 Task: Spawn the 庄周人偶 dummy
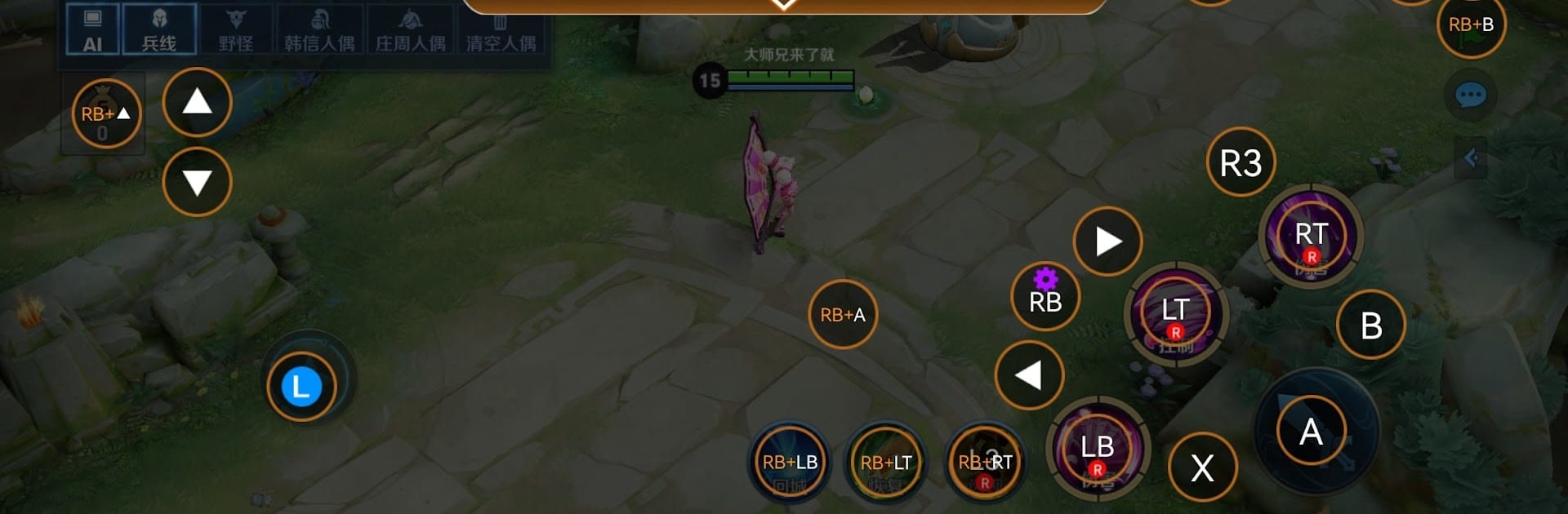click(410, 29)
